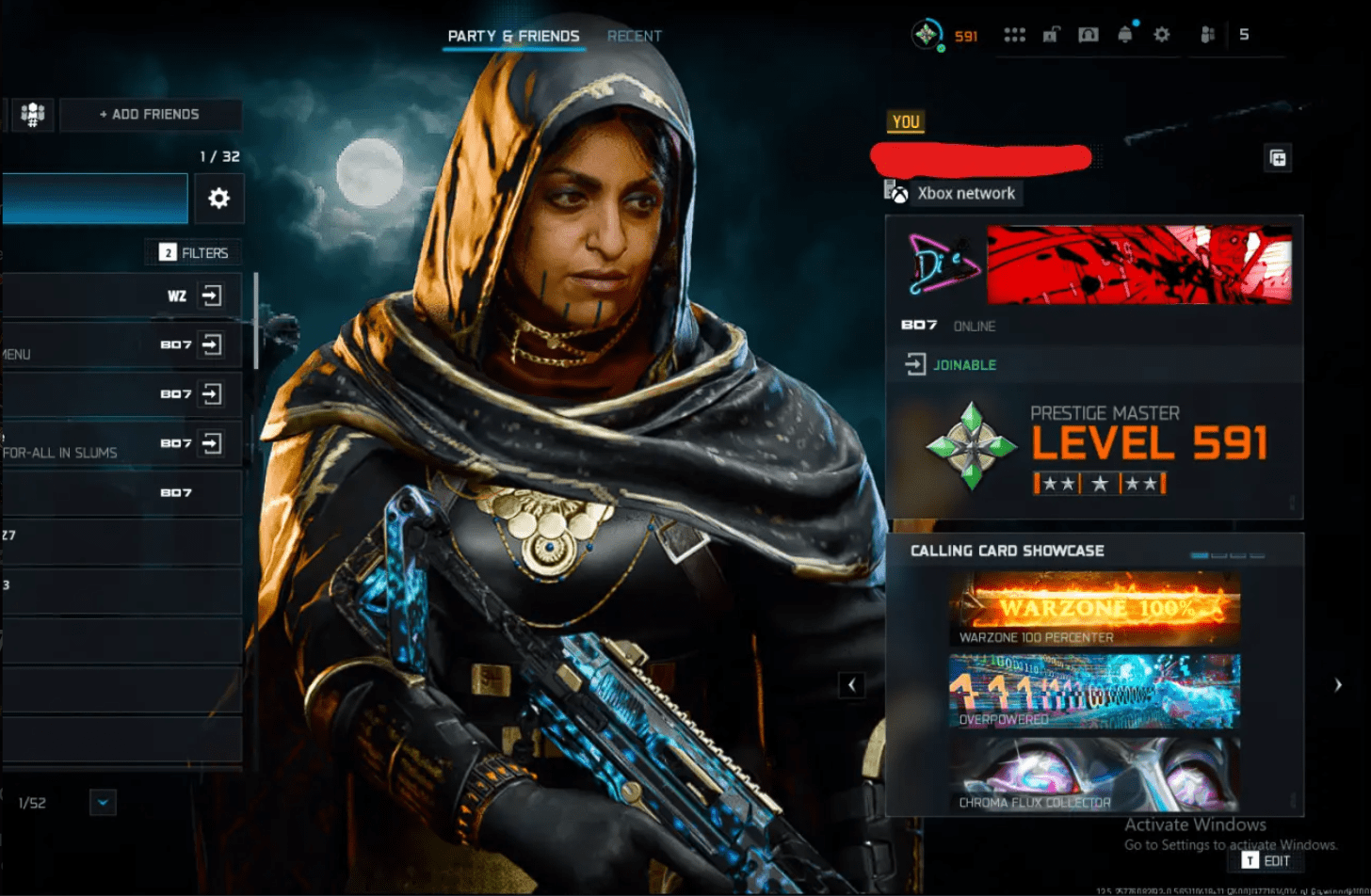Image resolution: width=1371 pixels, height=896 pixels.
Task: Click the settings gear next to the search bar
Action: pos(218,199)
